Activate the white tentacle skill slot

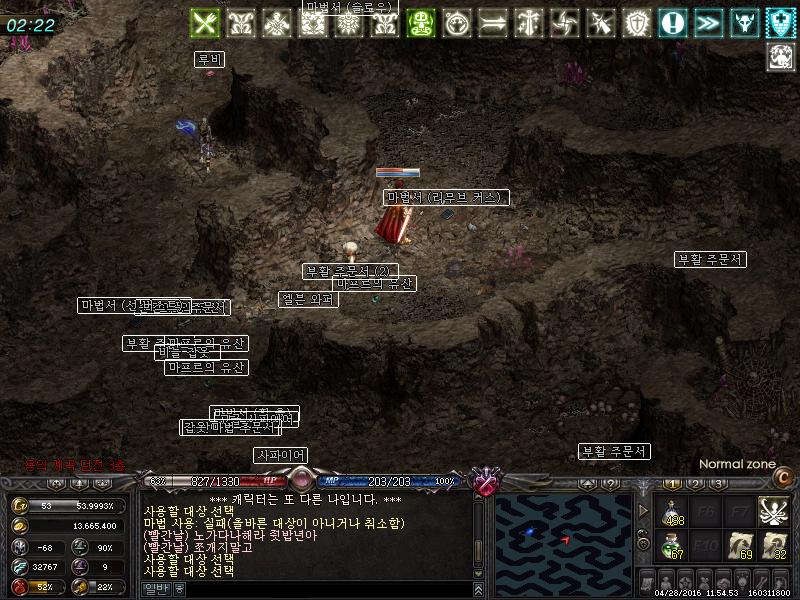(x=773, y=512)
